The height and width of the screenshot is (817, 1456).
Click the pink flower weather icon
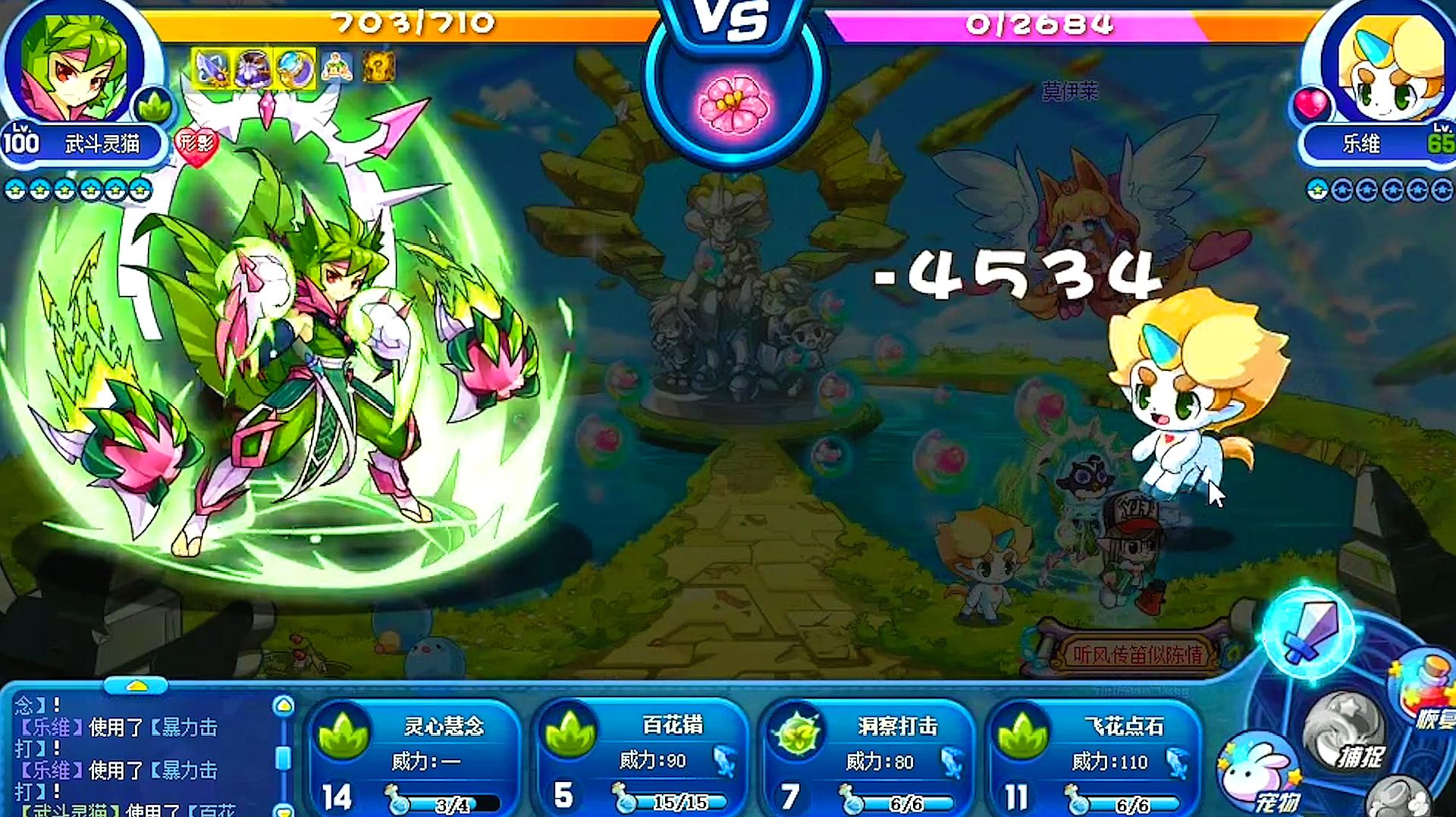click(x=733, y=104)
